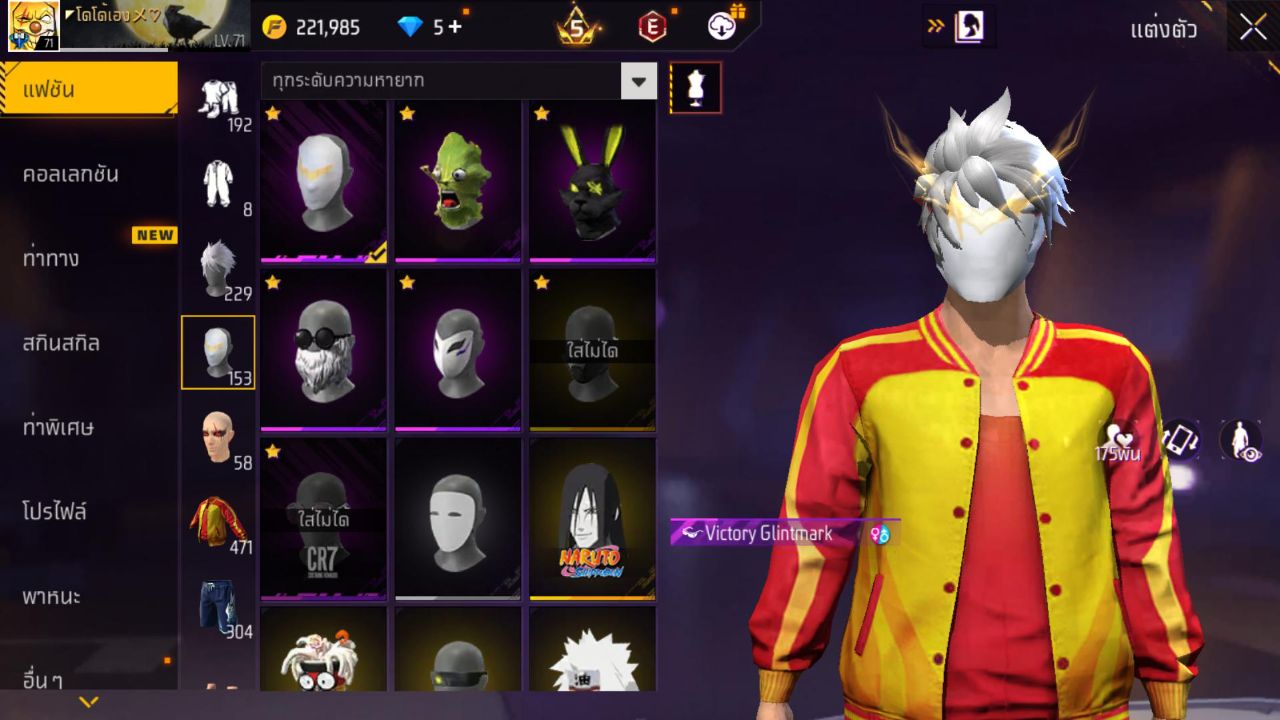Image resolution: width=1280 pixels, height=720 pixels.
Task: Open the แฟชั่น fashion tab
Action: coord(88,90)
